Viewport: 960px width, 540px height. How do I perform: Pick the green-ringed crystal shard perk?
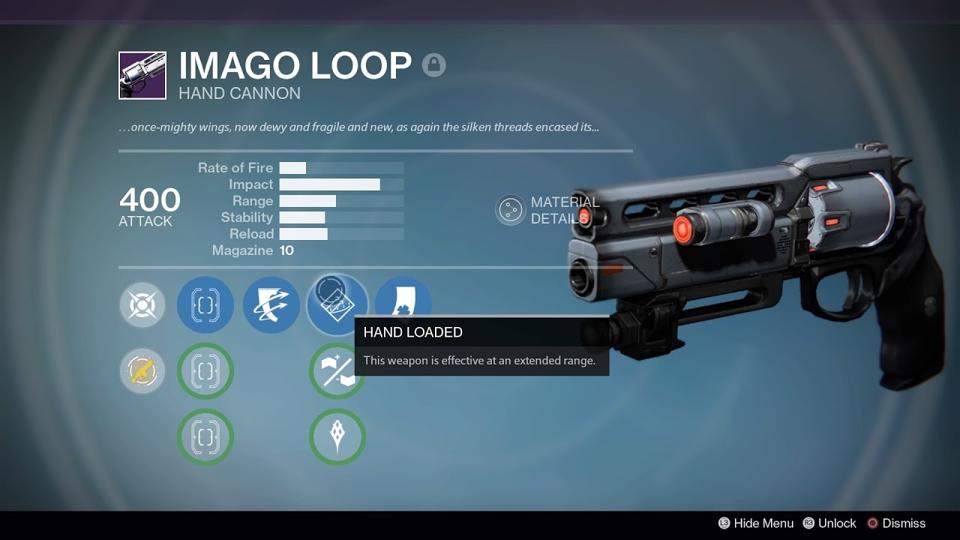pos(337,437)
